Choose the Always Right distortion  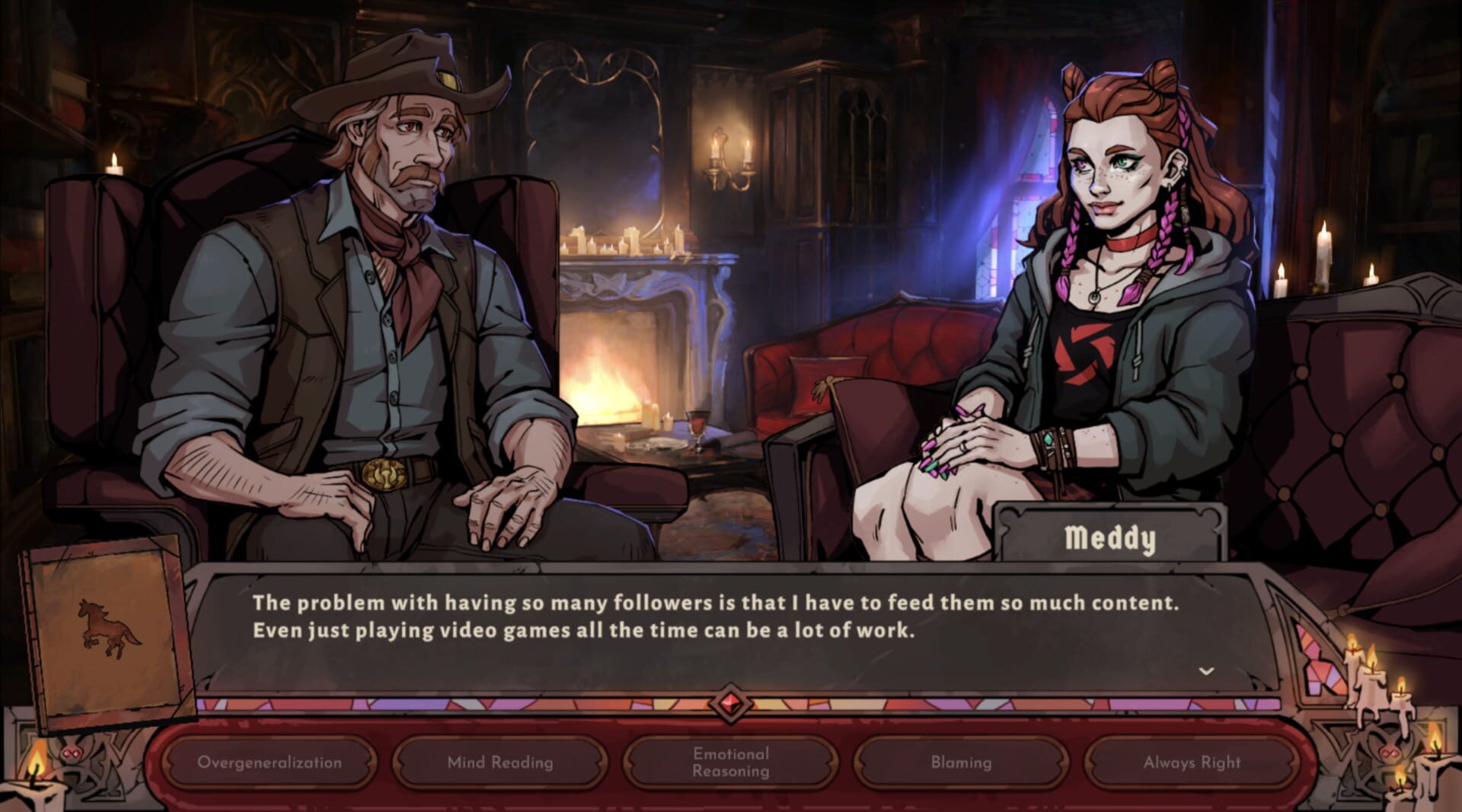(1191, 761)
